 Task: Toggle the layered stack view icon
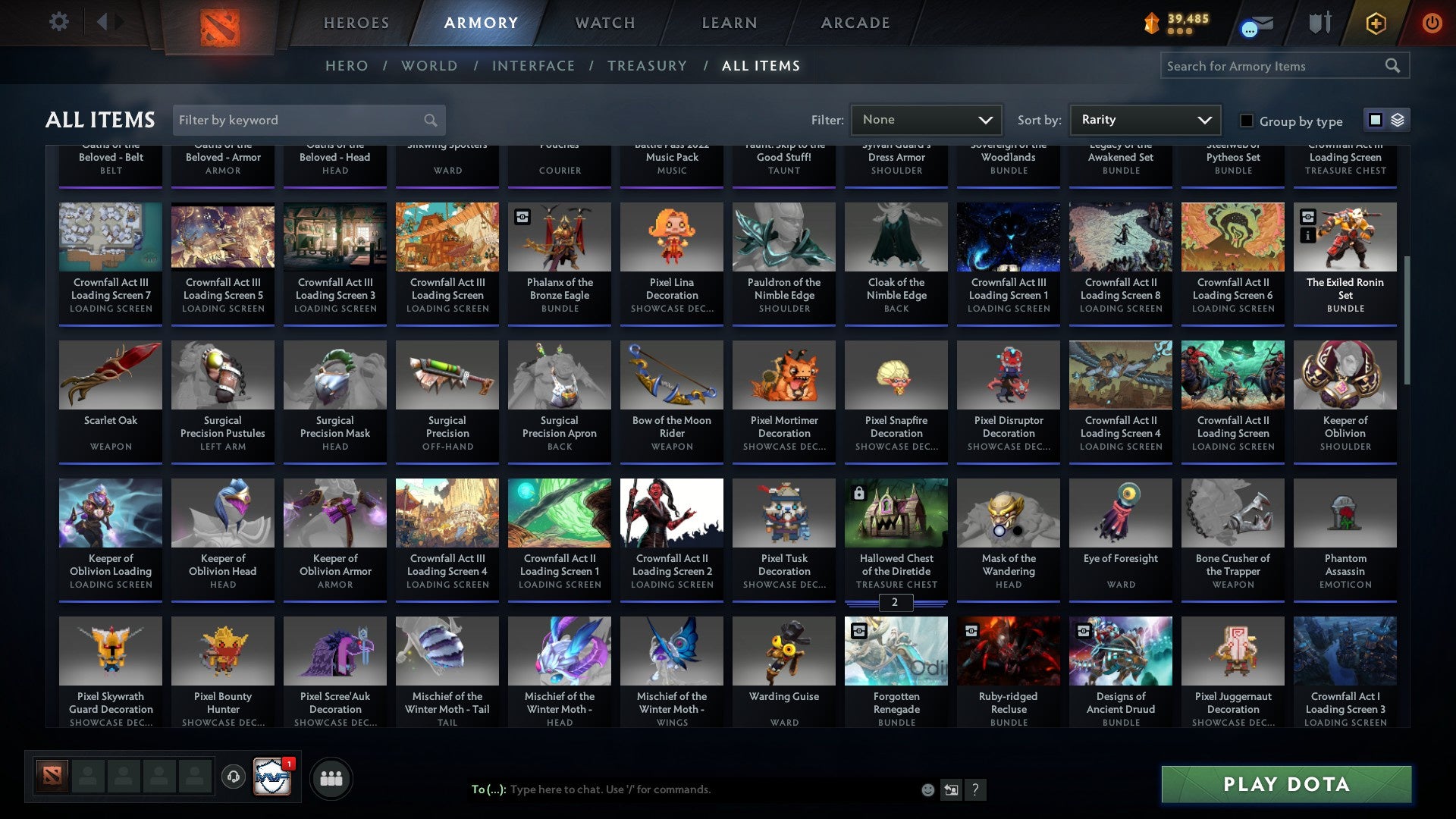1398,120
